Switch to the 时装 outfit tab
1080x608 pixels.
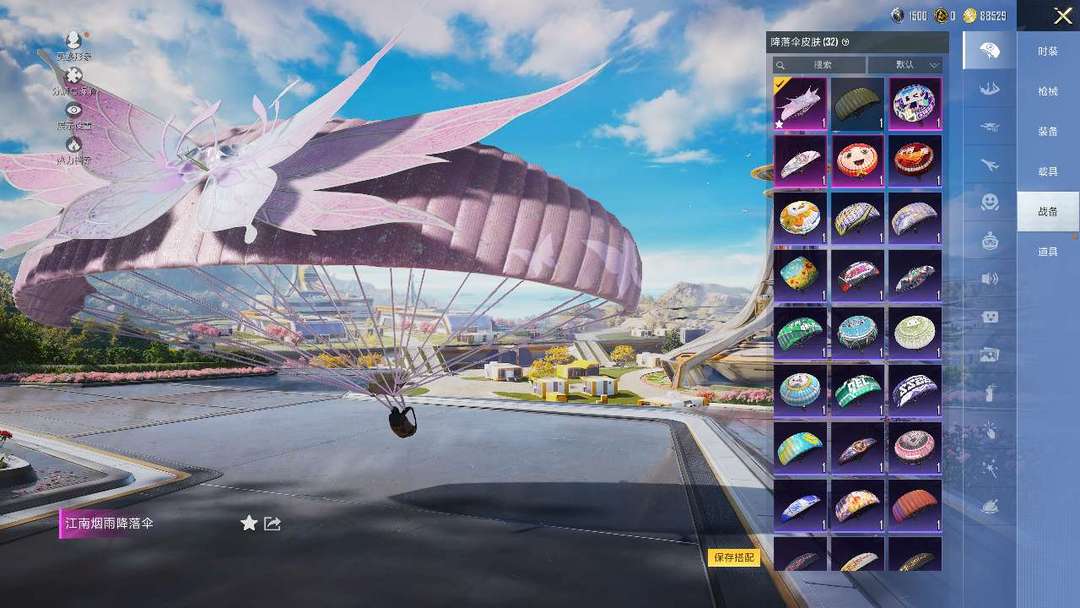1047,51
